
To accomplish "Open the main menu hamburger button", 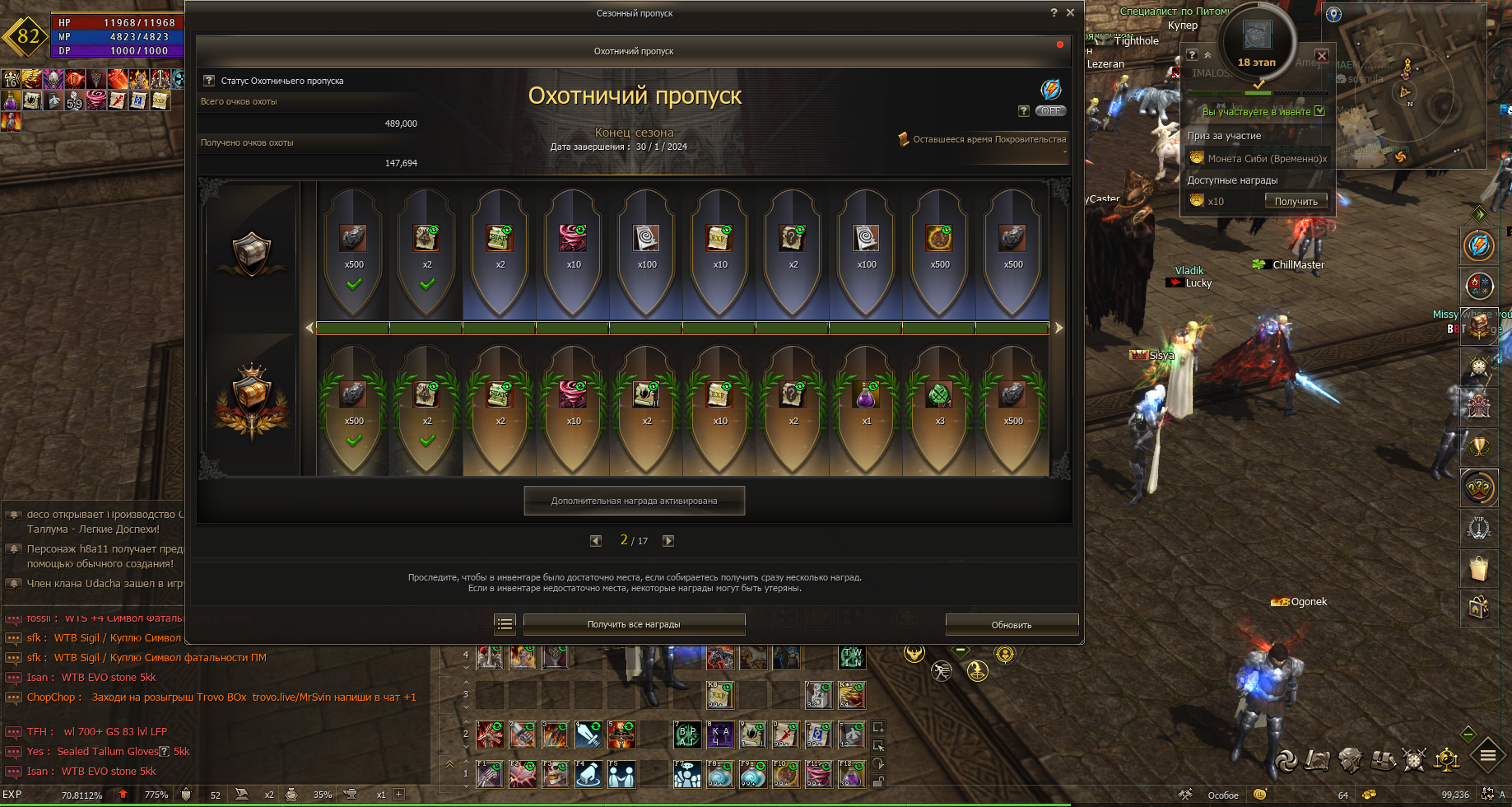I will pyautogui.click(x=1487, y=754).
